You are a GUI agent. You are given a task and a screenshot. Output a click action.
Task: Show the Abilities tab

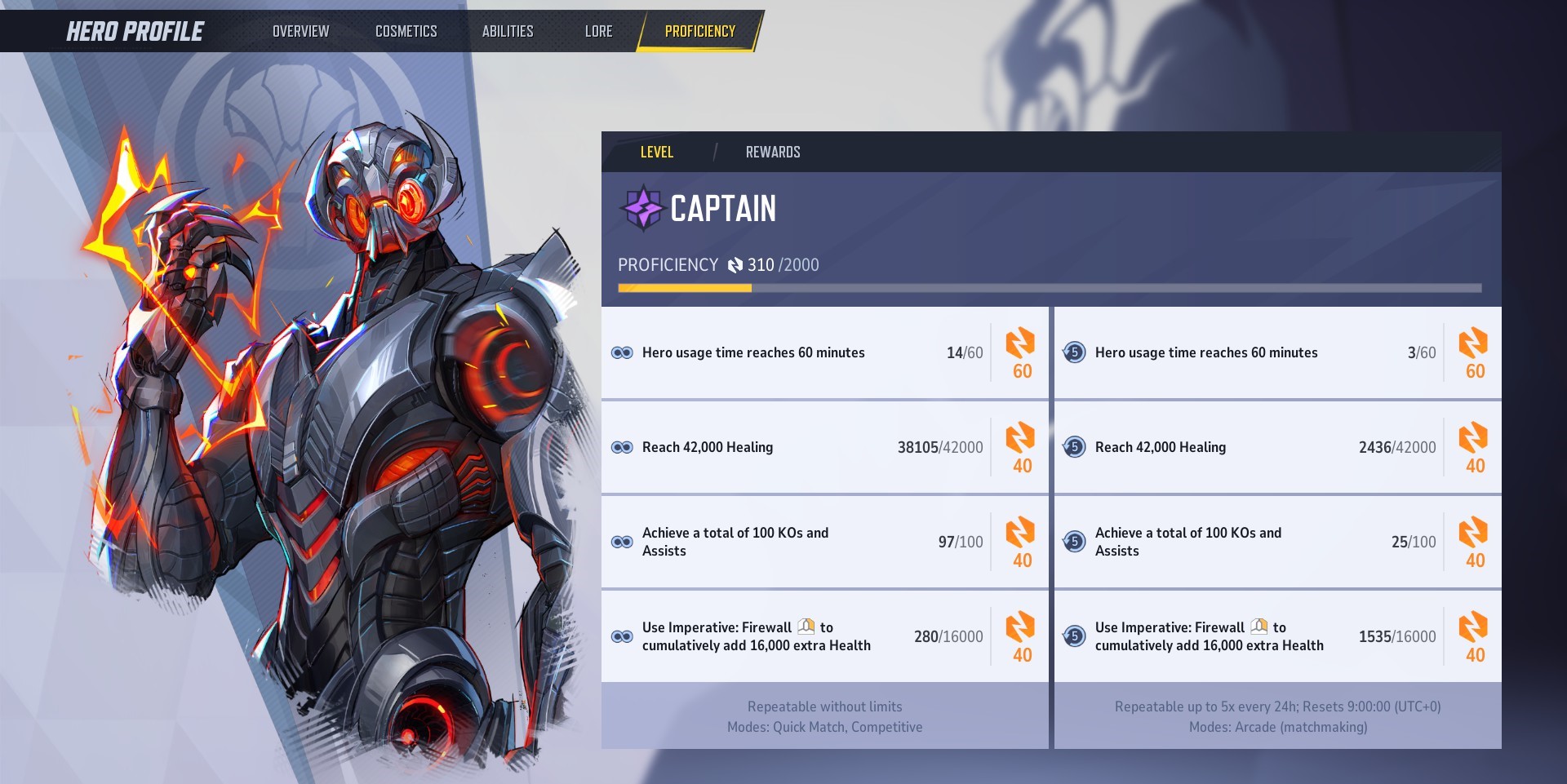[x=507, y=31]
